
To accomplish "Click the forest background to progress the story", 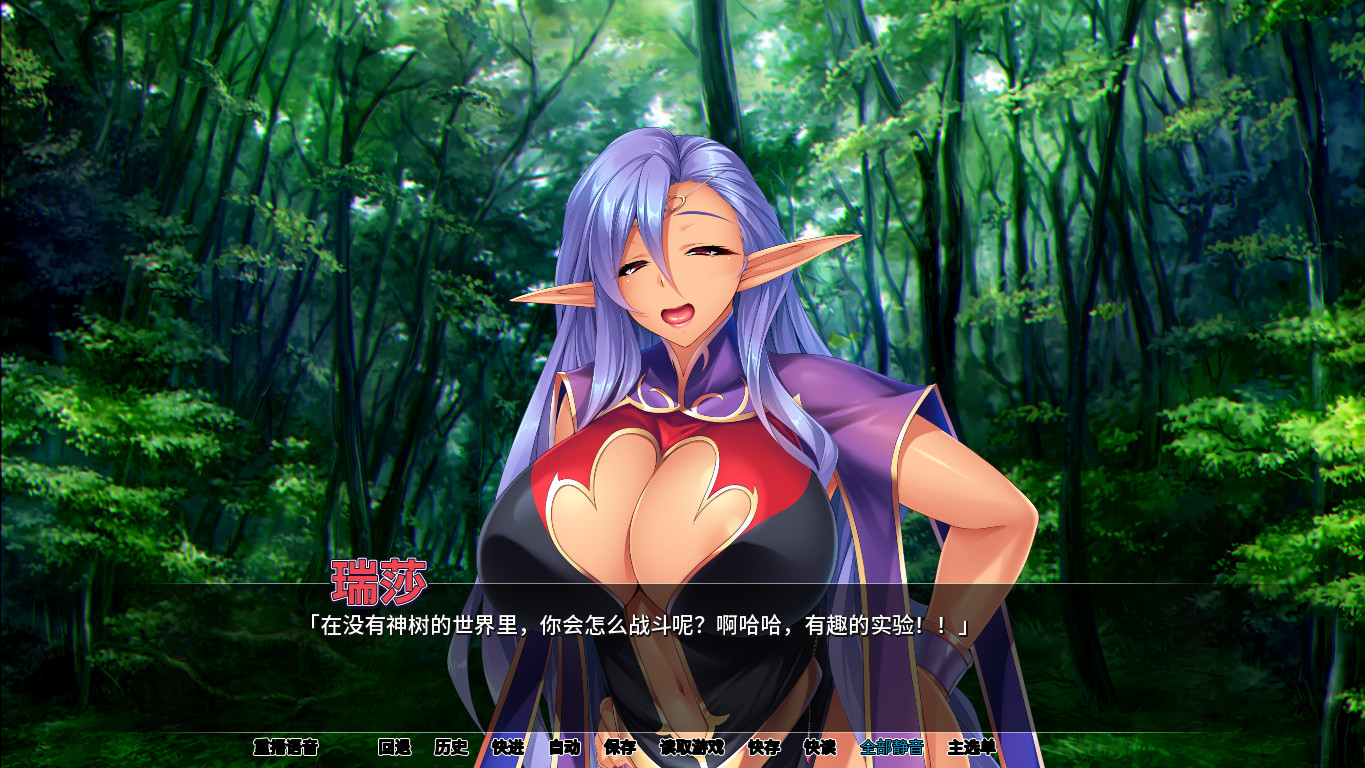I will click(x=150, y=300).
